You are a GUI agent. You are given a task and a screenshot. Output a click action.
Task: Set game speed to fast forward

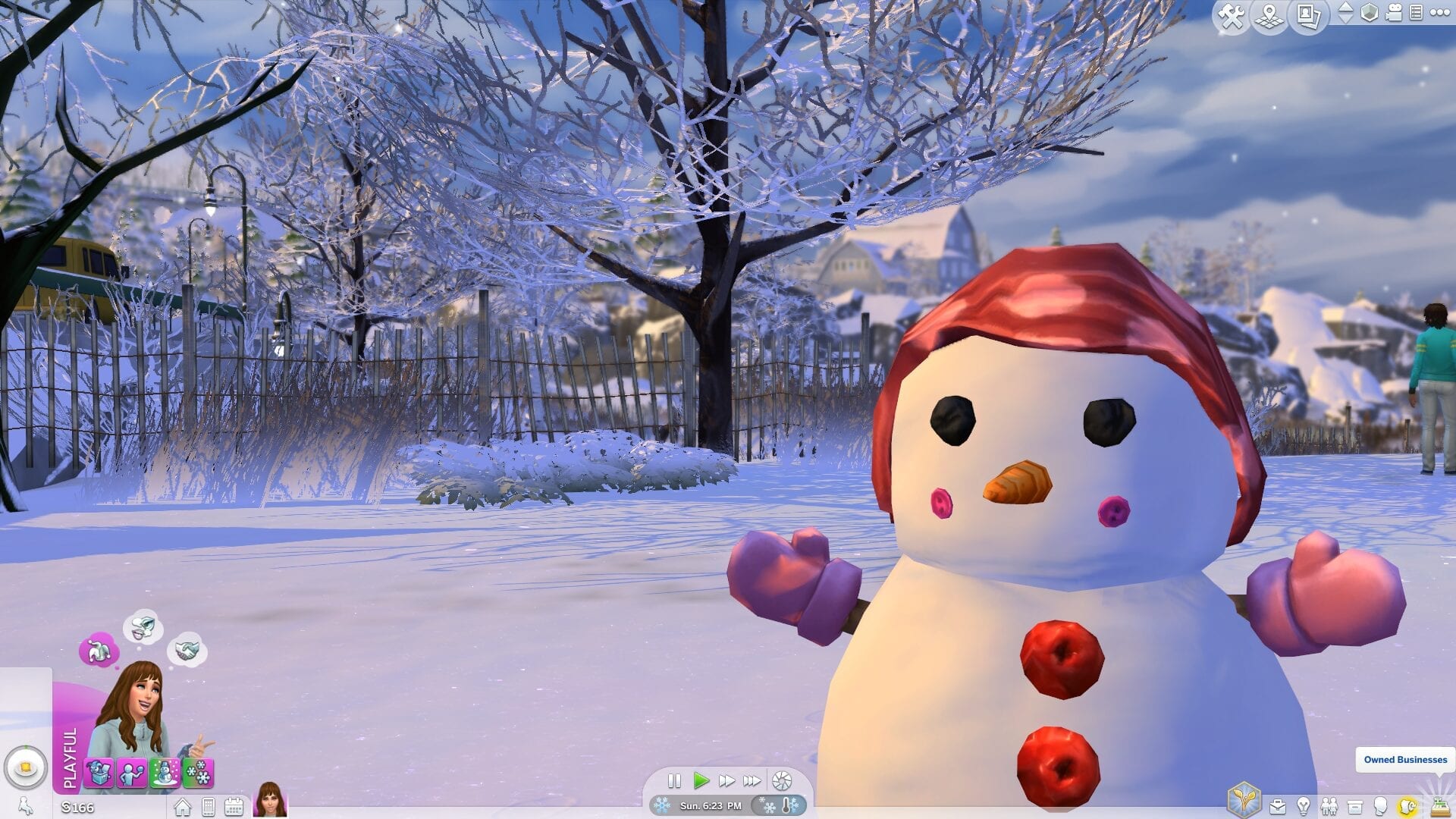[726, 780]
